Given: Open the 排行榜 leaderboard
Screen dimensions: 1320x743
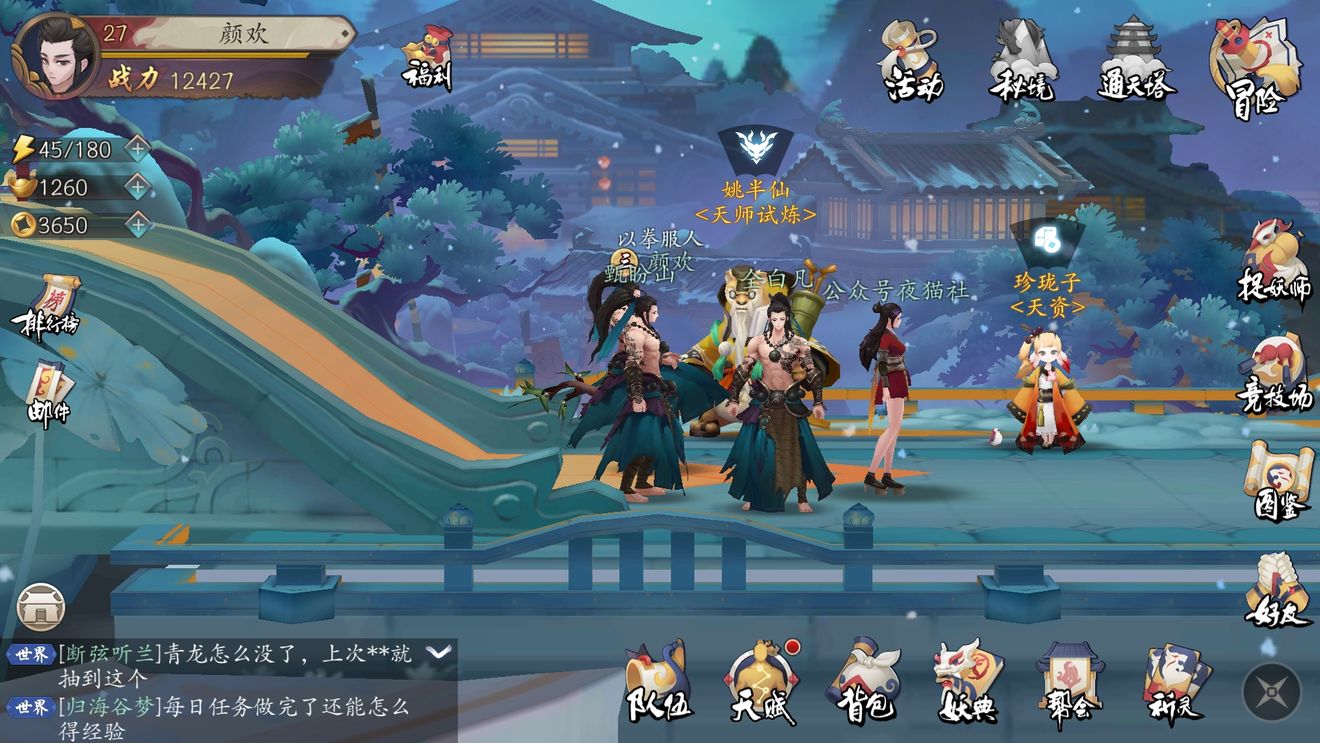Looking at the screenshot, I should 45,307.
